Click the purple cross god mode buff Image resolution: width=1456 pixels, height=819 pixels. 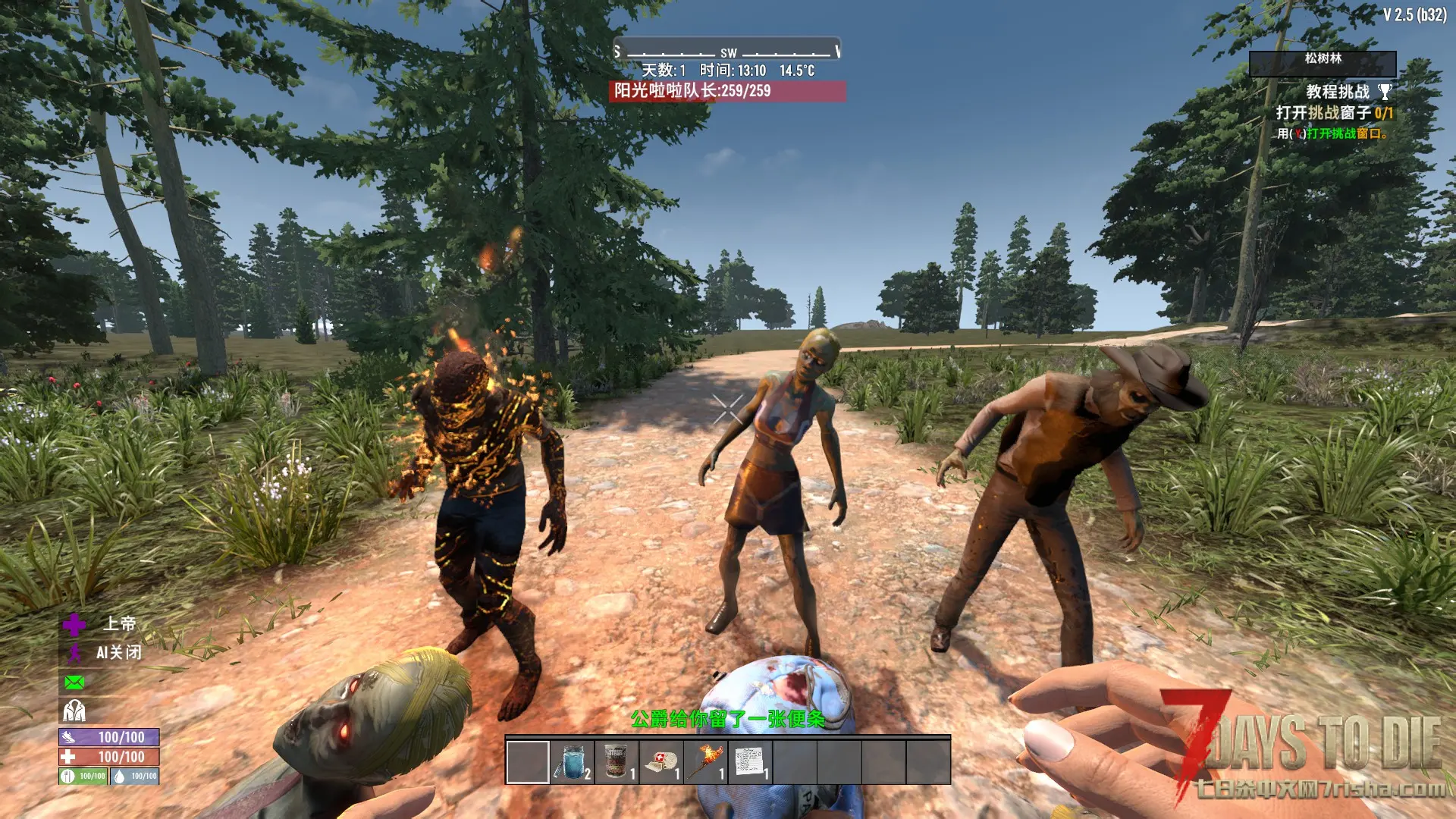[74, 625]
